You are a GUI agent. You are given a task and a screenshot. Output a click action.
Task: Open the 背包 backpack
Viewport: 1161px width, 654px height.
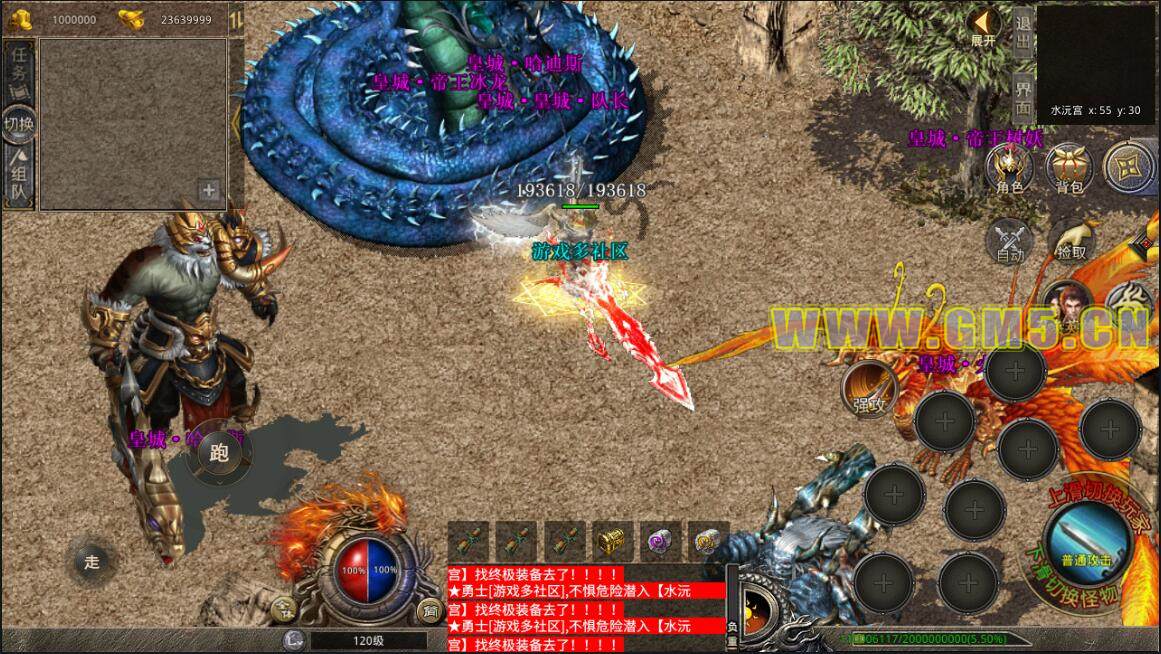tap(1069, 167)
